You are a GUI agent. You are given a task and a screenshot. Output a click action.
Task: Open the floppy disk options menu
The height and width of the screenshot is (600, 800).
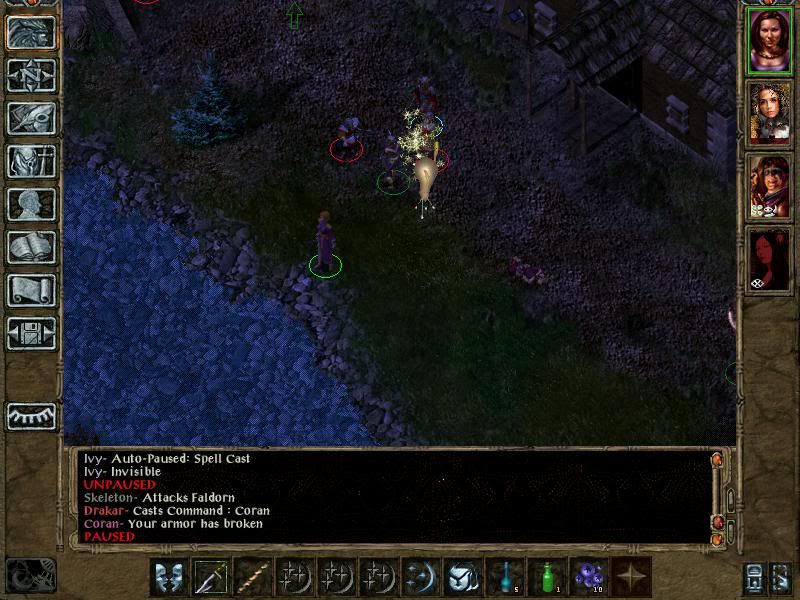coord(31,333)
